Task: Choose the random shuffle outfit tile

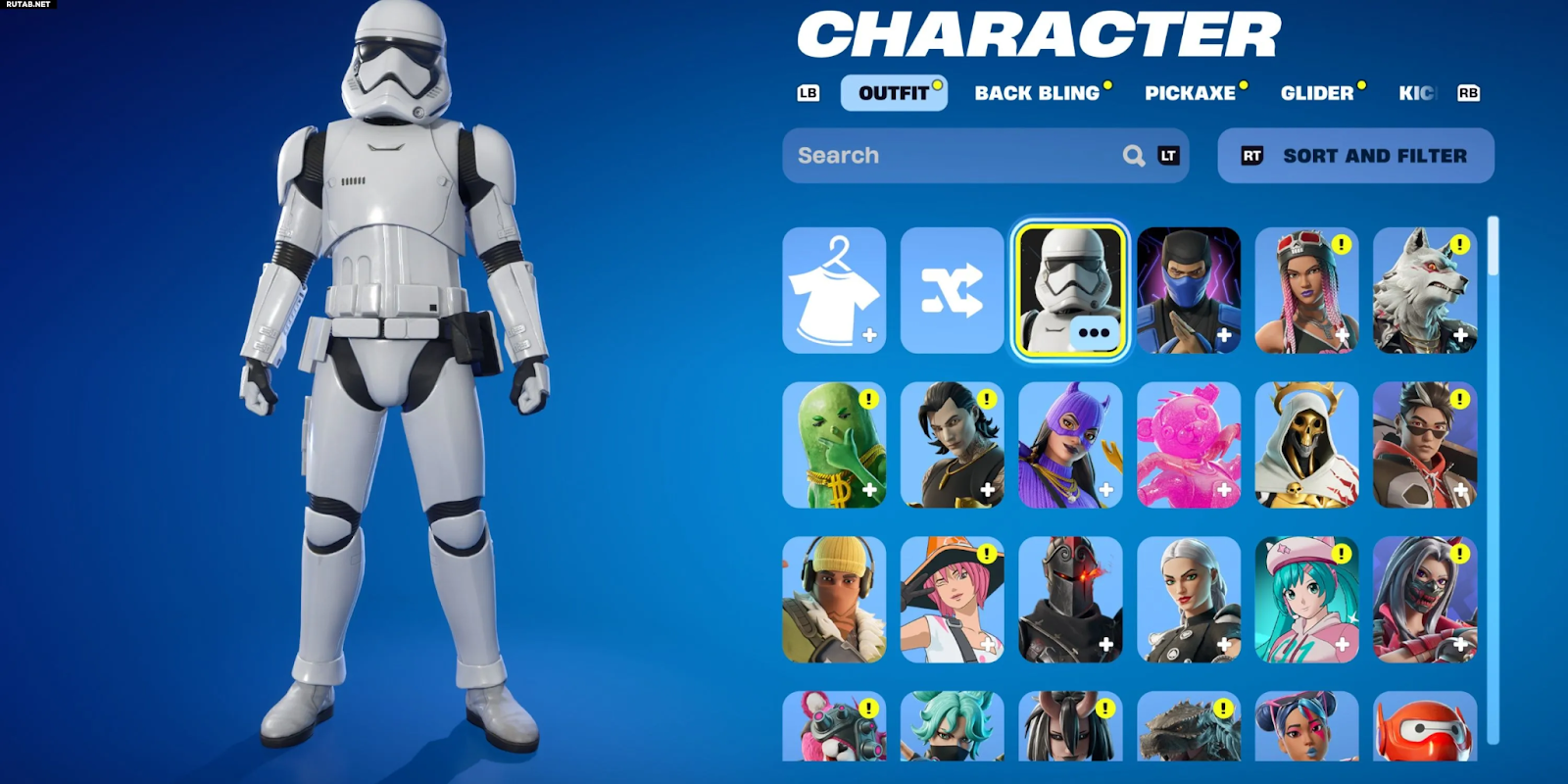Action: [952, 290]
